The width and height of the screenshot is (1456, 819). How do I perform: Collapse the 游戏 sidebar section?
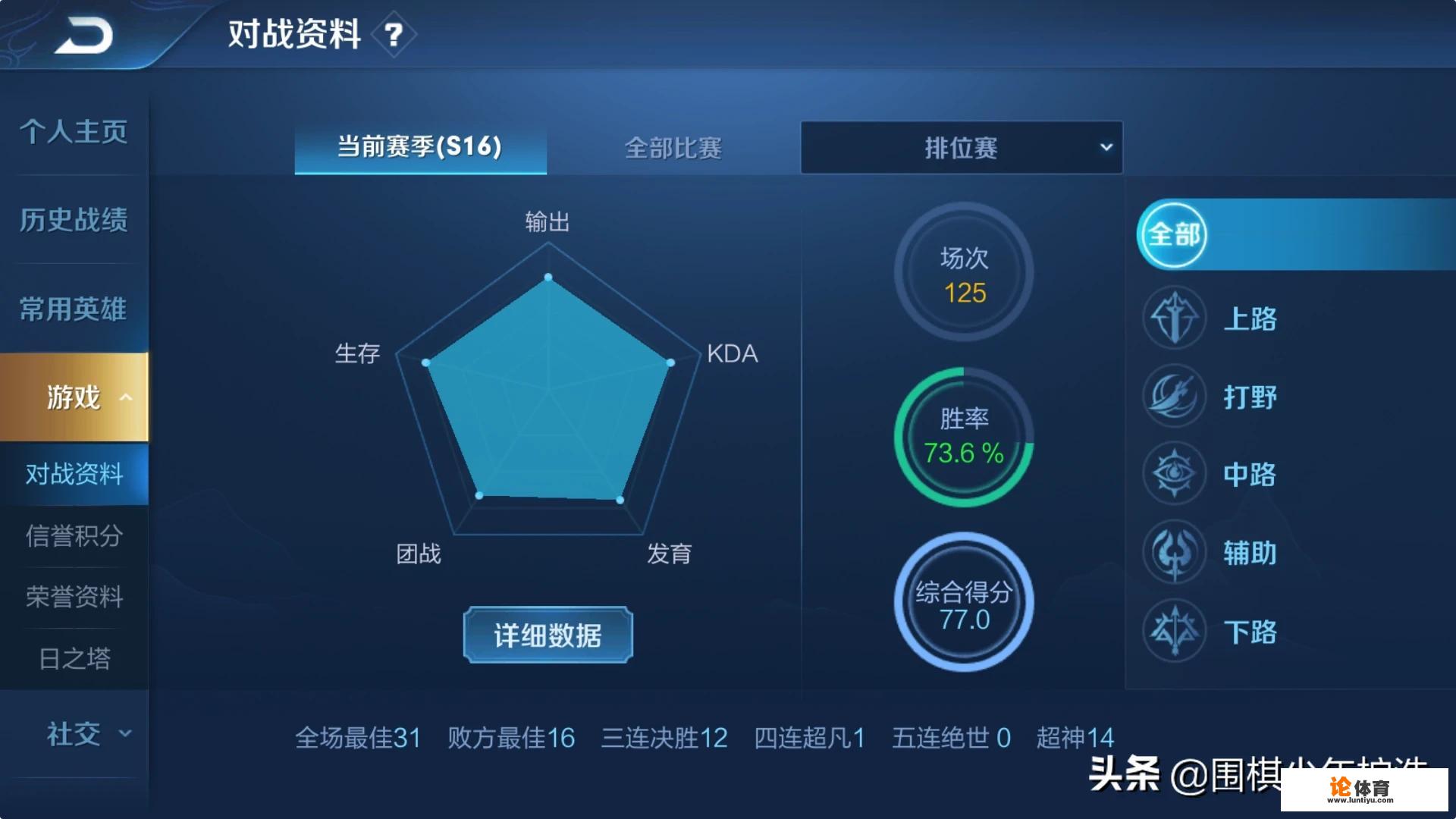tap(74, 397)
